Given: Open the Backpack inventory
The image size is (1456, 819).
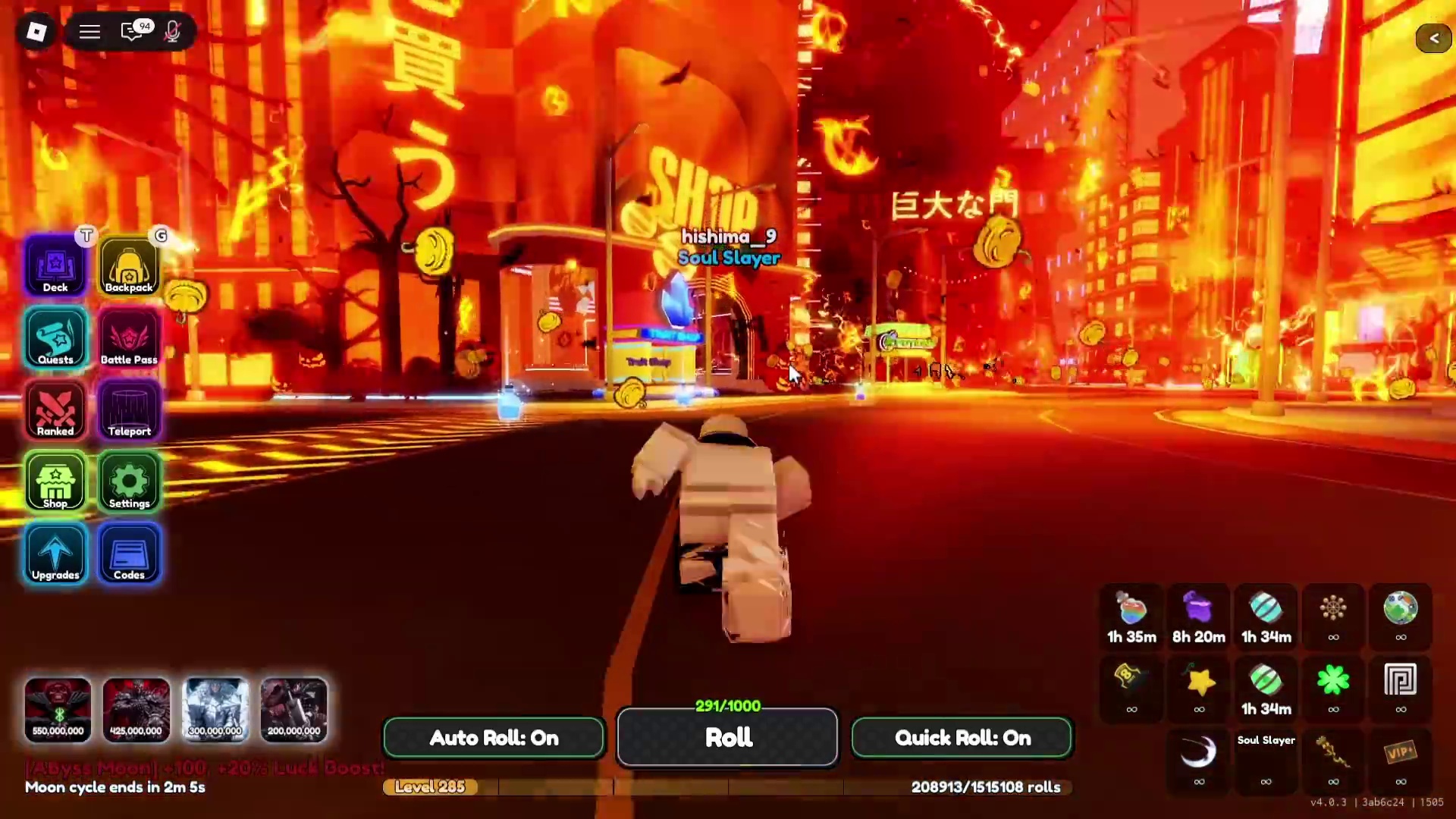Looking at the screenshot, I should pos(129,266).
